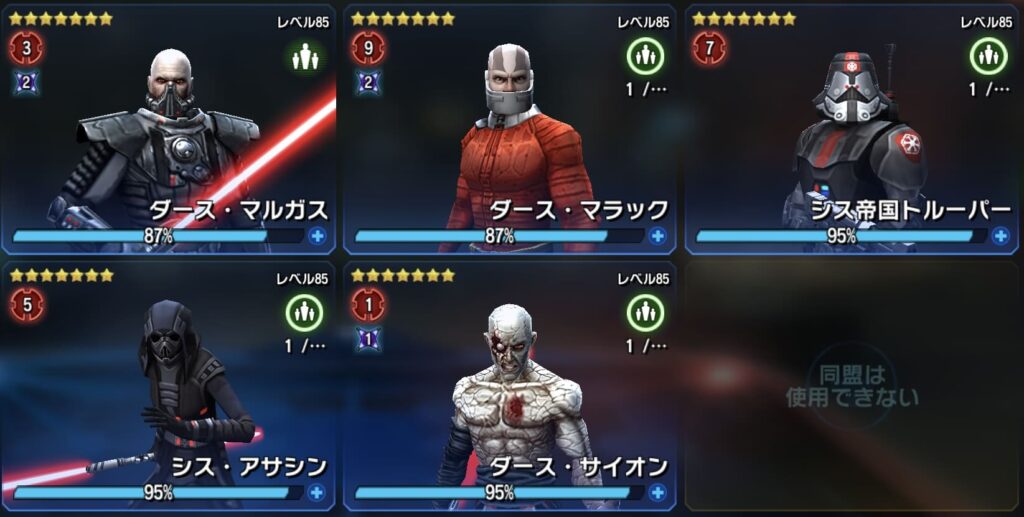Click the red number 5 badge on シス・アサシン
The image size is (1024, 517).
(x=27, y=305)
